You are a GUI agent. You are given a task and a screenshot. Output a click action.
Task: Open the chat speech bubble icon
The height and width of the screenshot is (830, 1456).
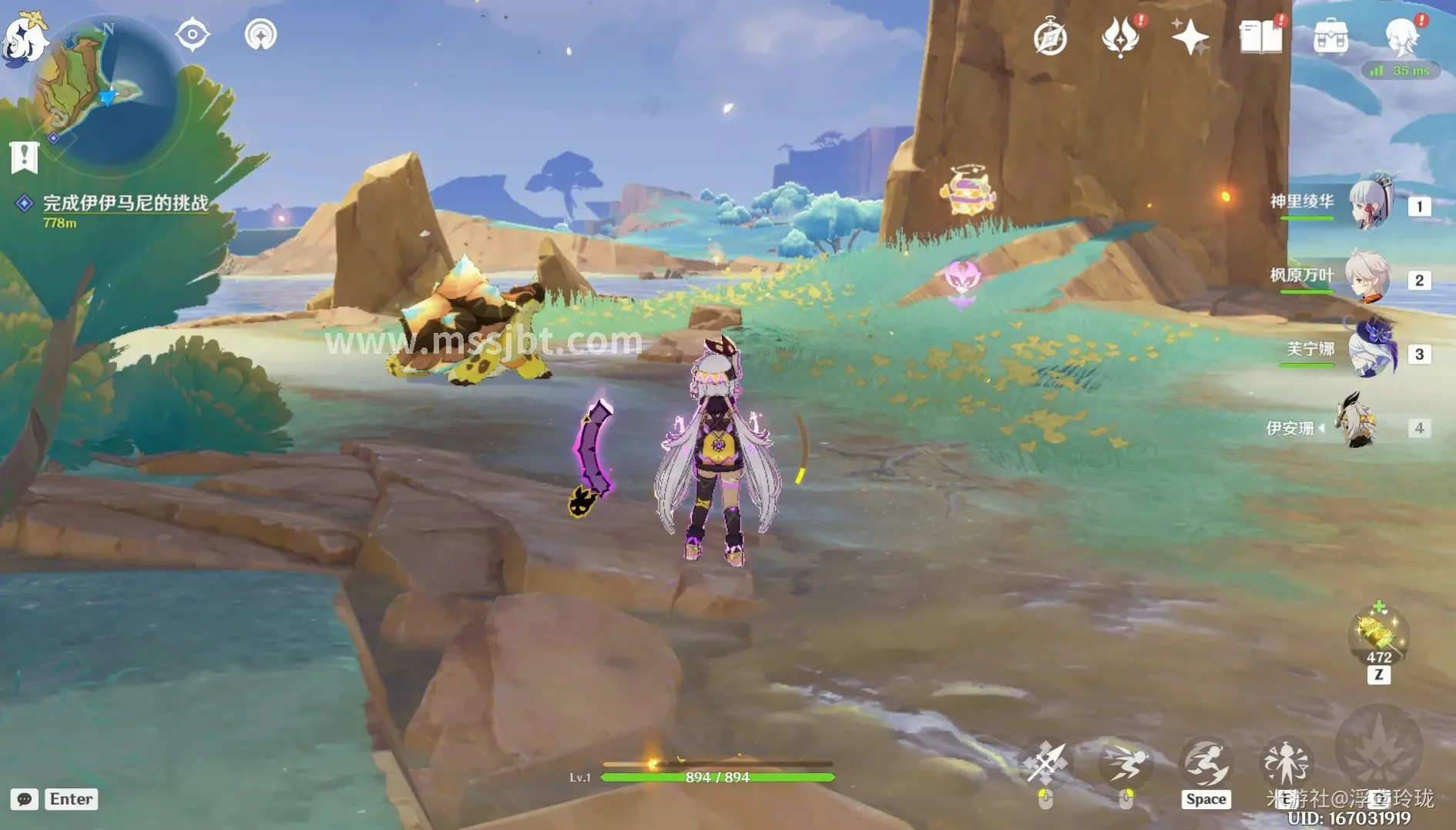24,799
